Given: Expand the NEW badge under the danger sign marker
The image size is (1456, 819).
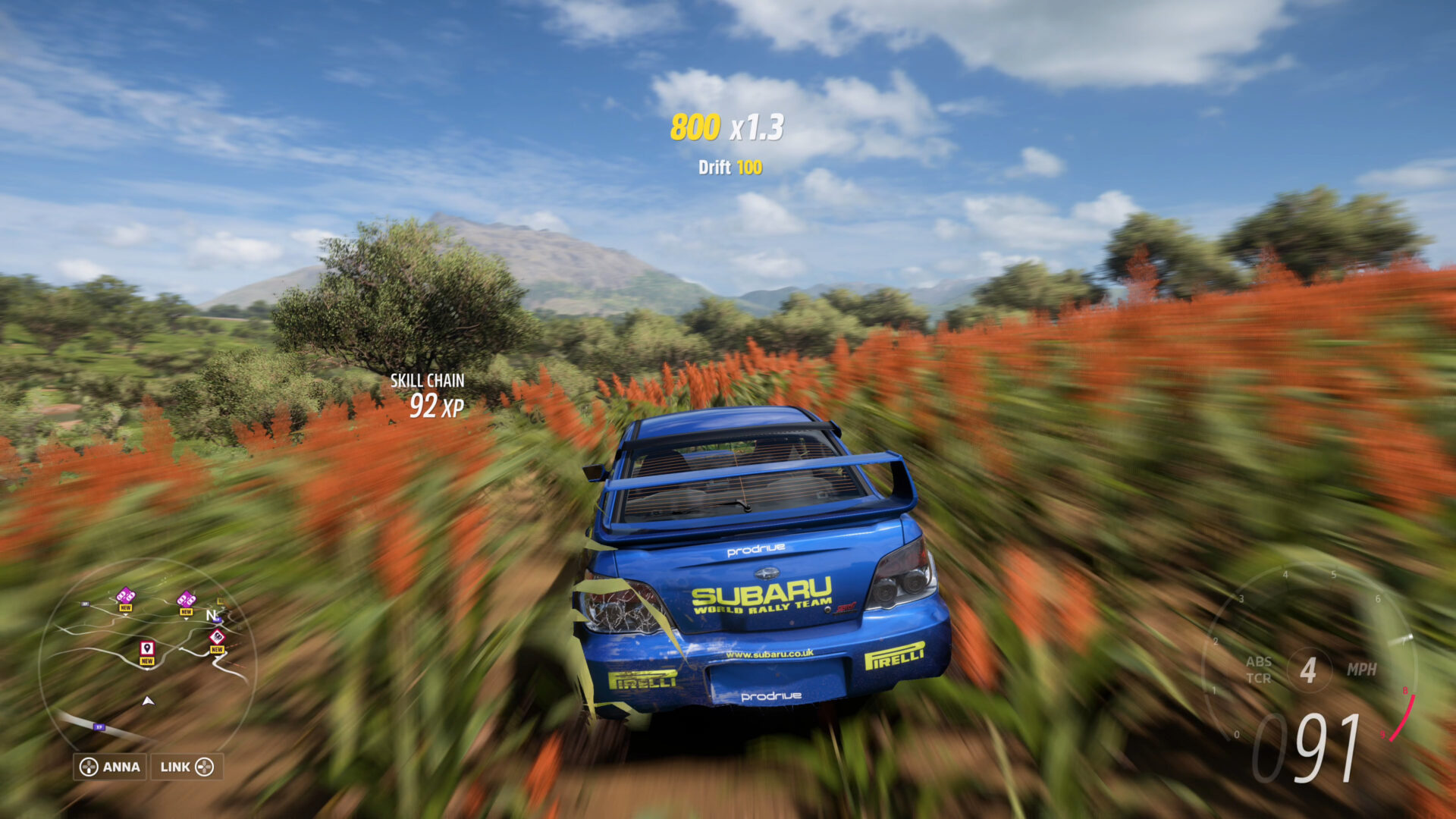Looking at the screenshot, I should (x=218, y=650).
